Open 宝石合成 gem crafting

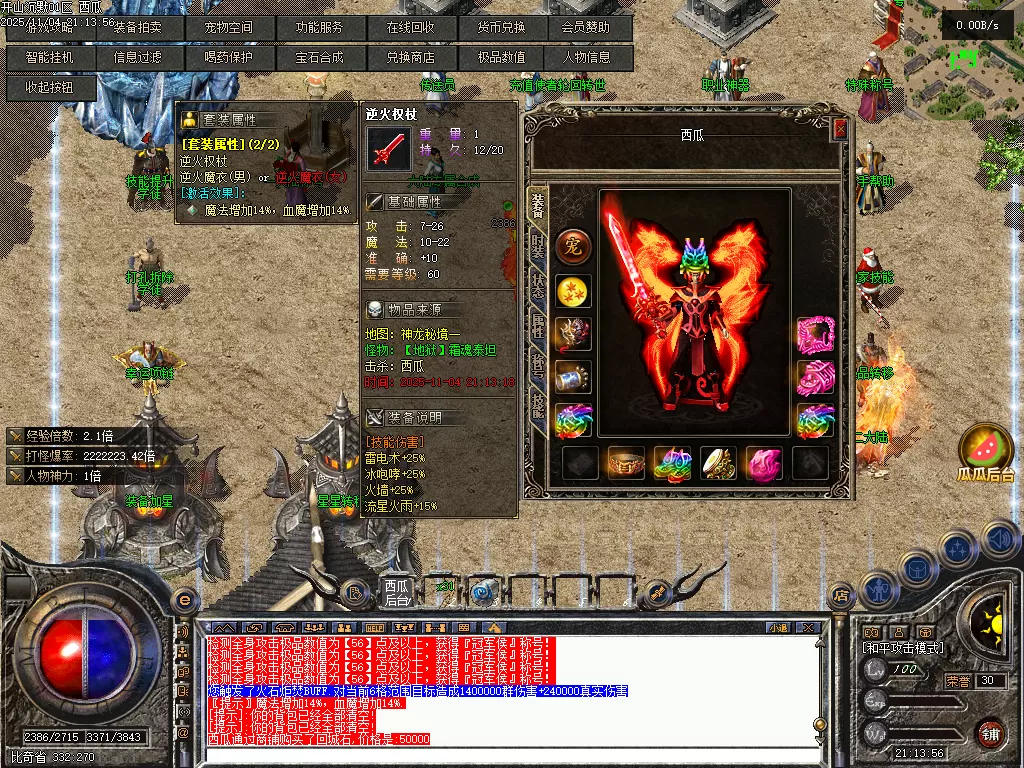(319, 58)
